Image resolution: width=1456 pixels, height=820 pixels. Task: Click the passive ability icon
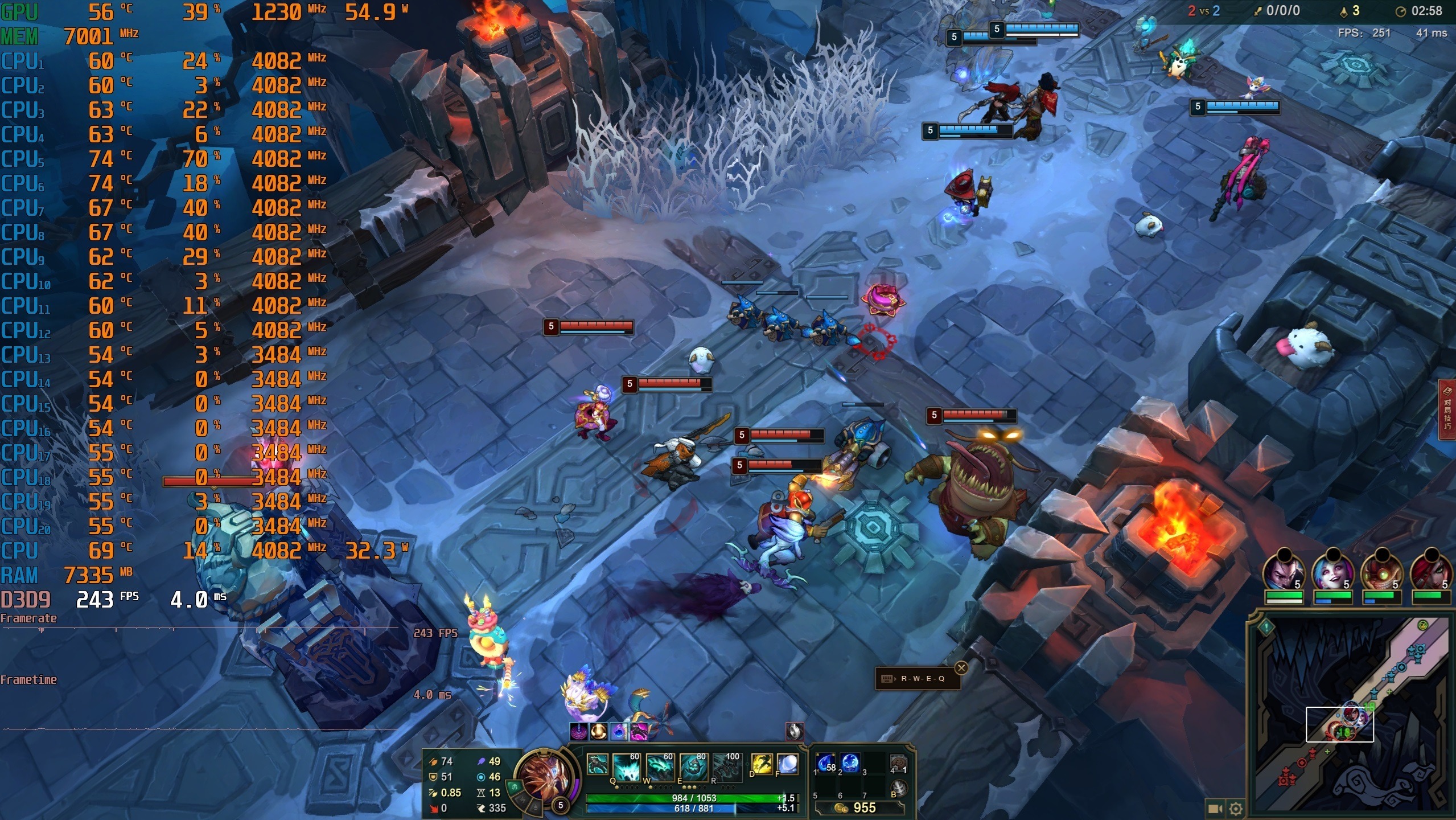(597, 764)
